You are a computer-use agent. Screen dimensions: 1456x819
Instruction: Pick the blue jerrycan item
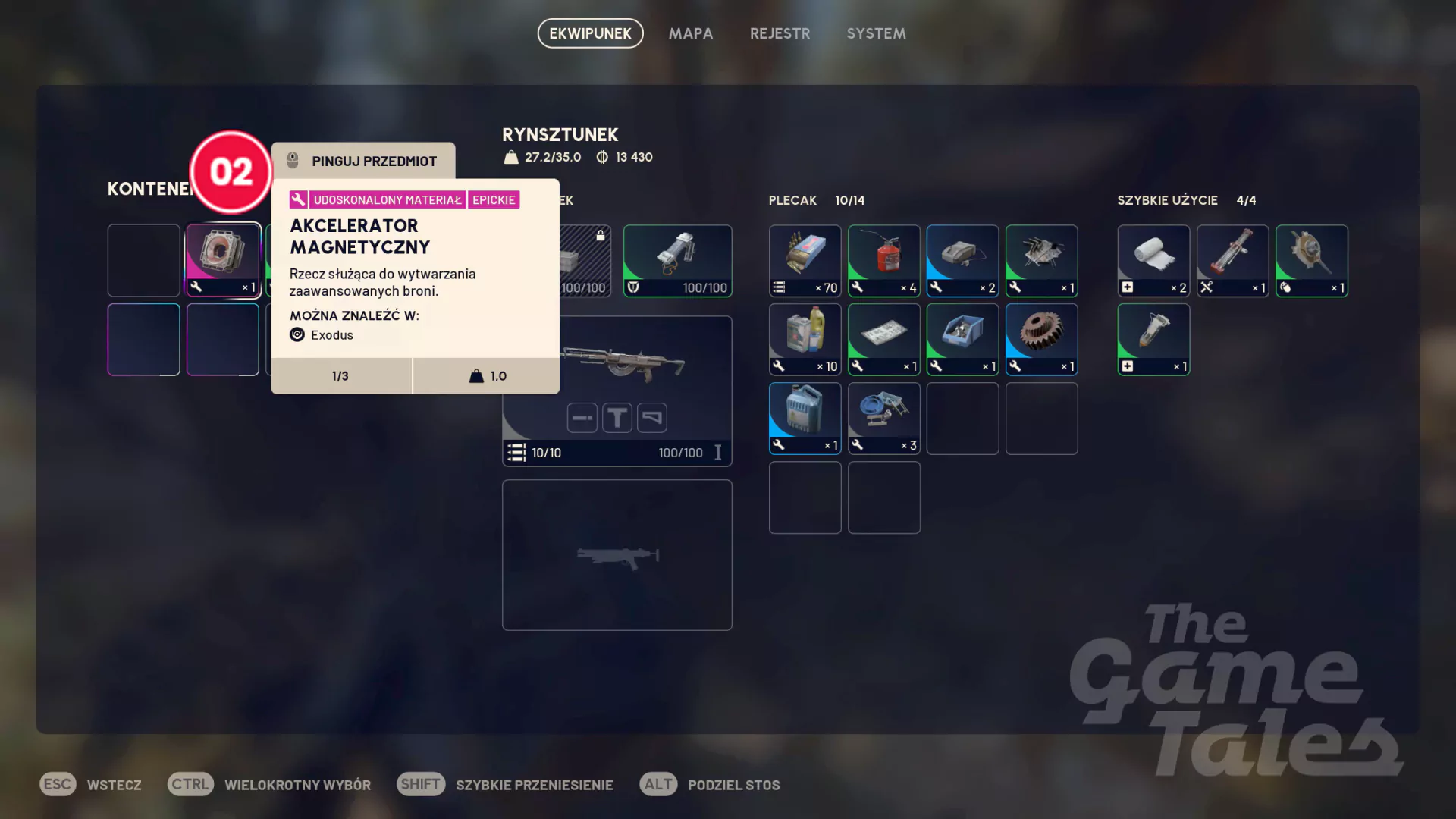click(805, 418)
